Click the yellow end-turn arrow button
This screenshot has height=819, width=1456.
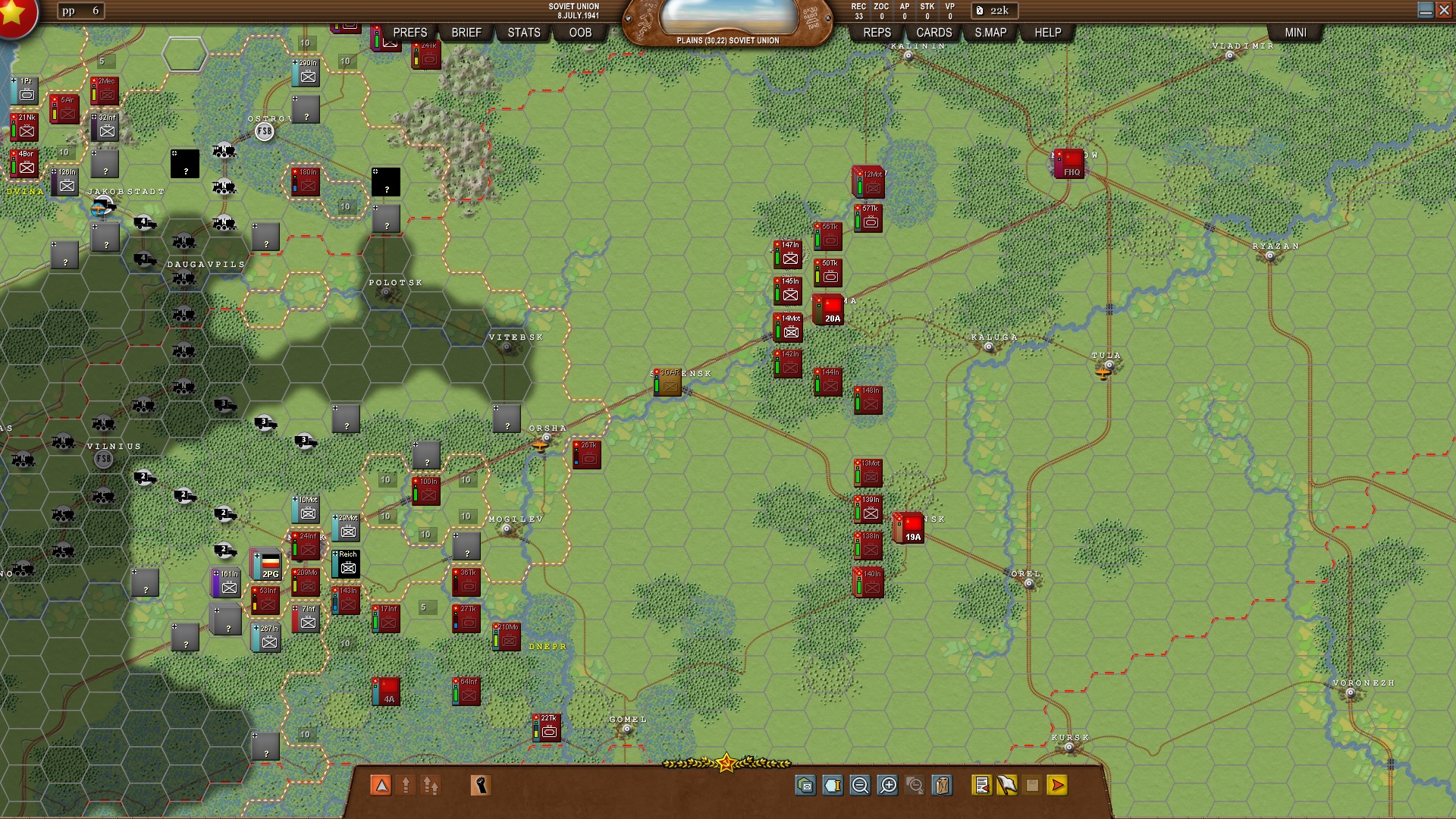pos(1058,786)
